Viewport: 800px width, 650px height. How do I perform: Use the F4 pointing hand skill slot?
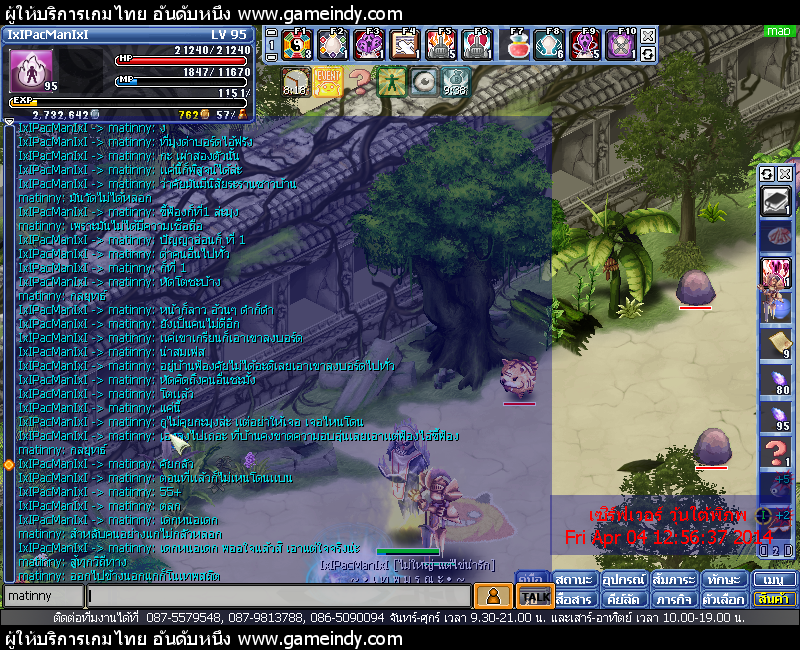405,45
